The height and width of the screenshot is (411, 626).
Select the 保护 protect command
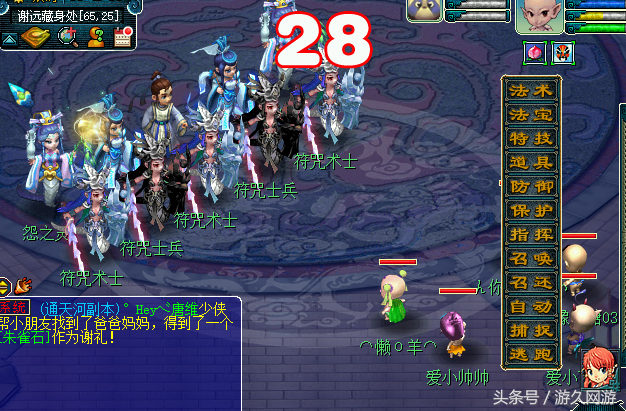(531, 210)
